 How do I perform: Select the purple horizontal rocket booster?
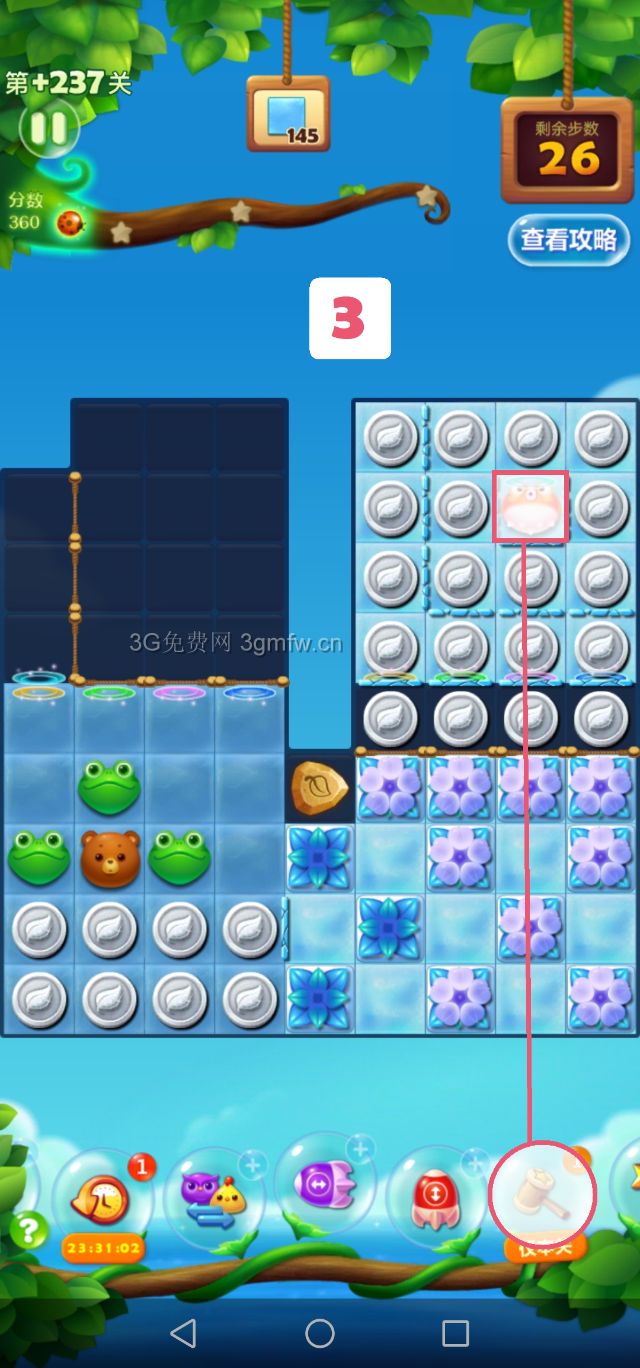click(325, 1185)
